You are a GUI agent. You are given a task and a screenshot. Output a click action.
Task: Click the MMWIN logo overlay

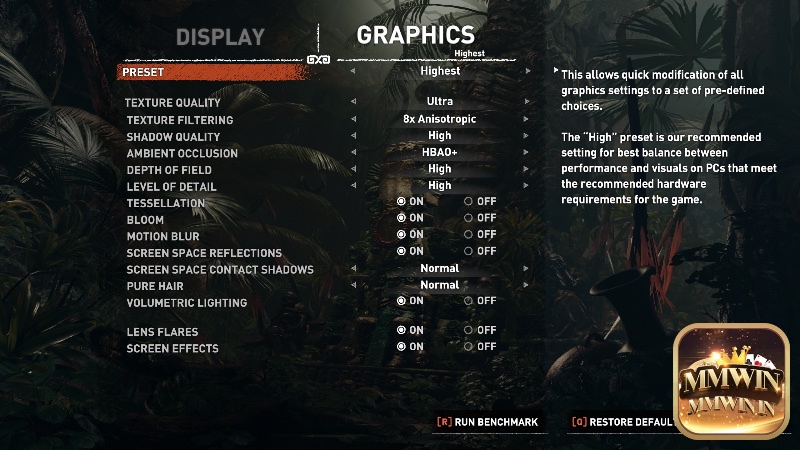pyautogui.click(x=734, y=381)
